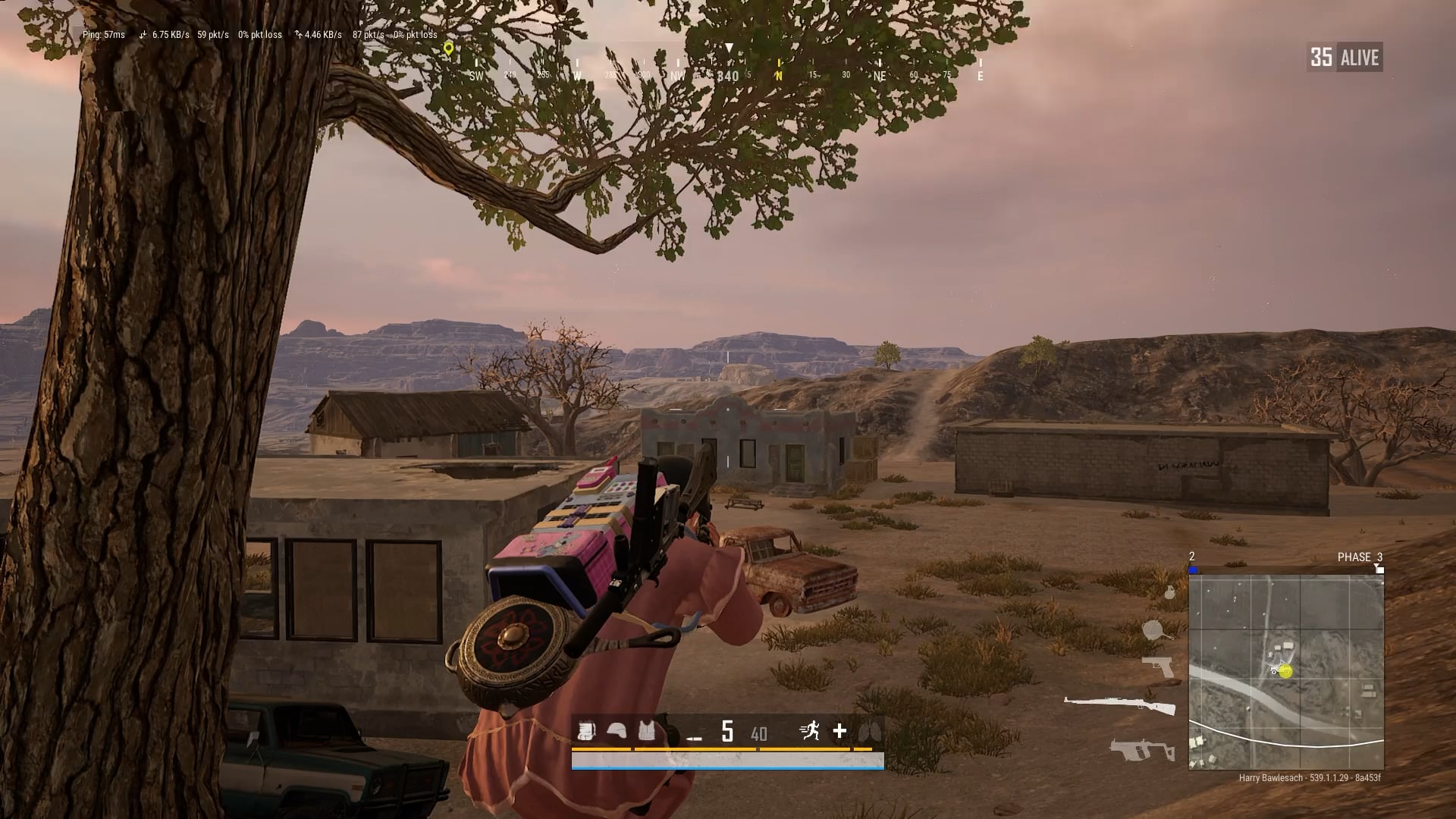The width and height of the screenshot is (1456, 819).
Task: Click the helmet equipment icon
Action: (618, 731)
